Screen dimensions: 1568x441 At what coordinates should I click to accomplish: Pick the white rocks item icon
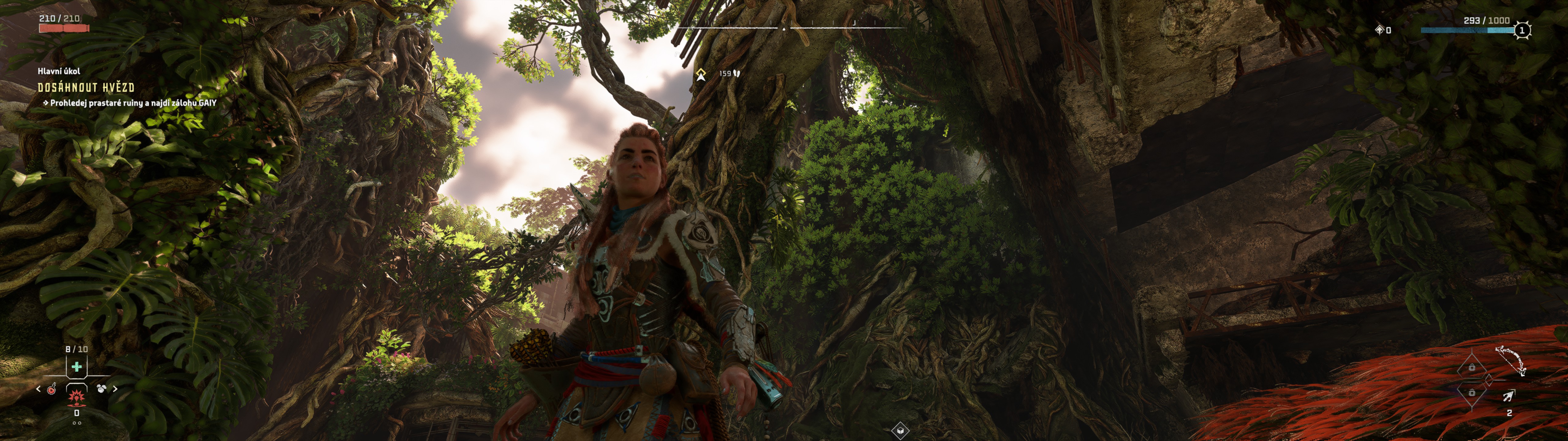coord(101,388)
